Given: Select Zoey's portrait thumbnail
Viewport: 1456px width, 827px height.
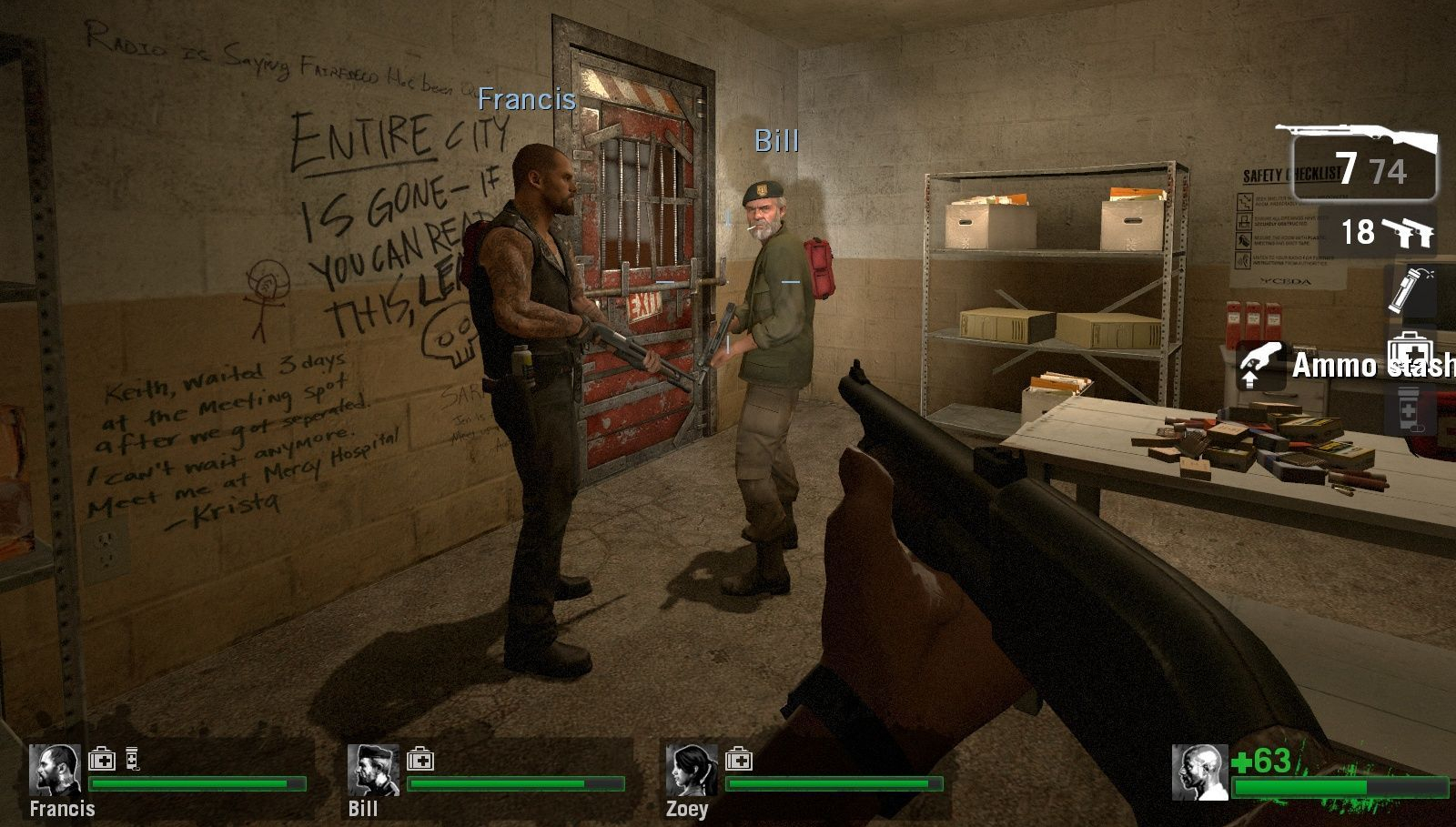Looking at the screenshot, I should [x=692, y=771].
